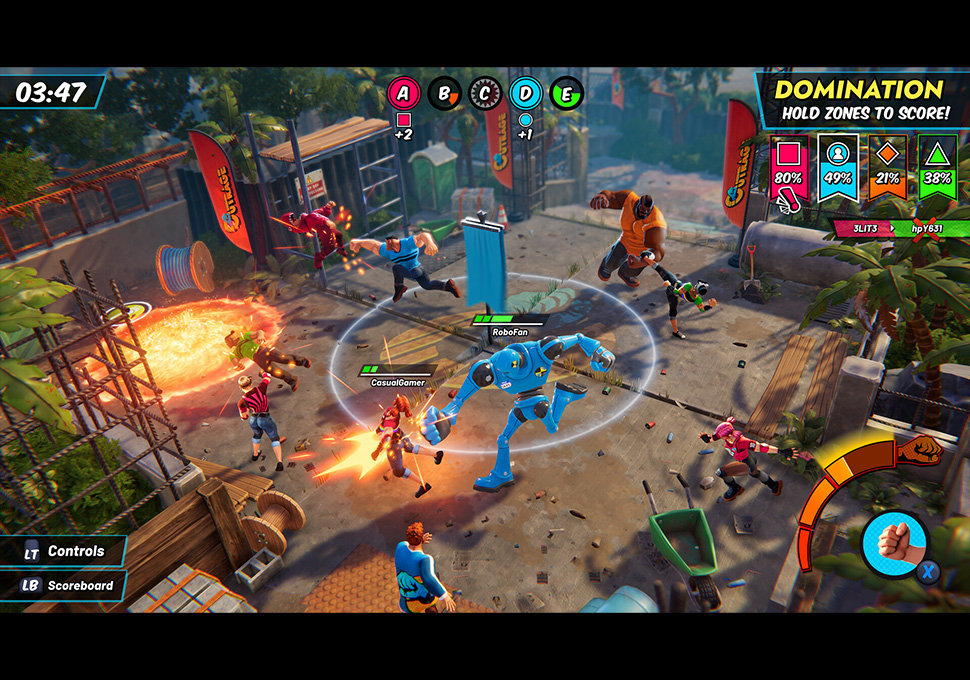This screenshot has width=970, height=680.
Task: Click the 3LIT3 kill feed entry
Action: 867,228
